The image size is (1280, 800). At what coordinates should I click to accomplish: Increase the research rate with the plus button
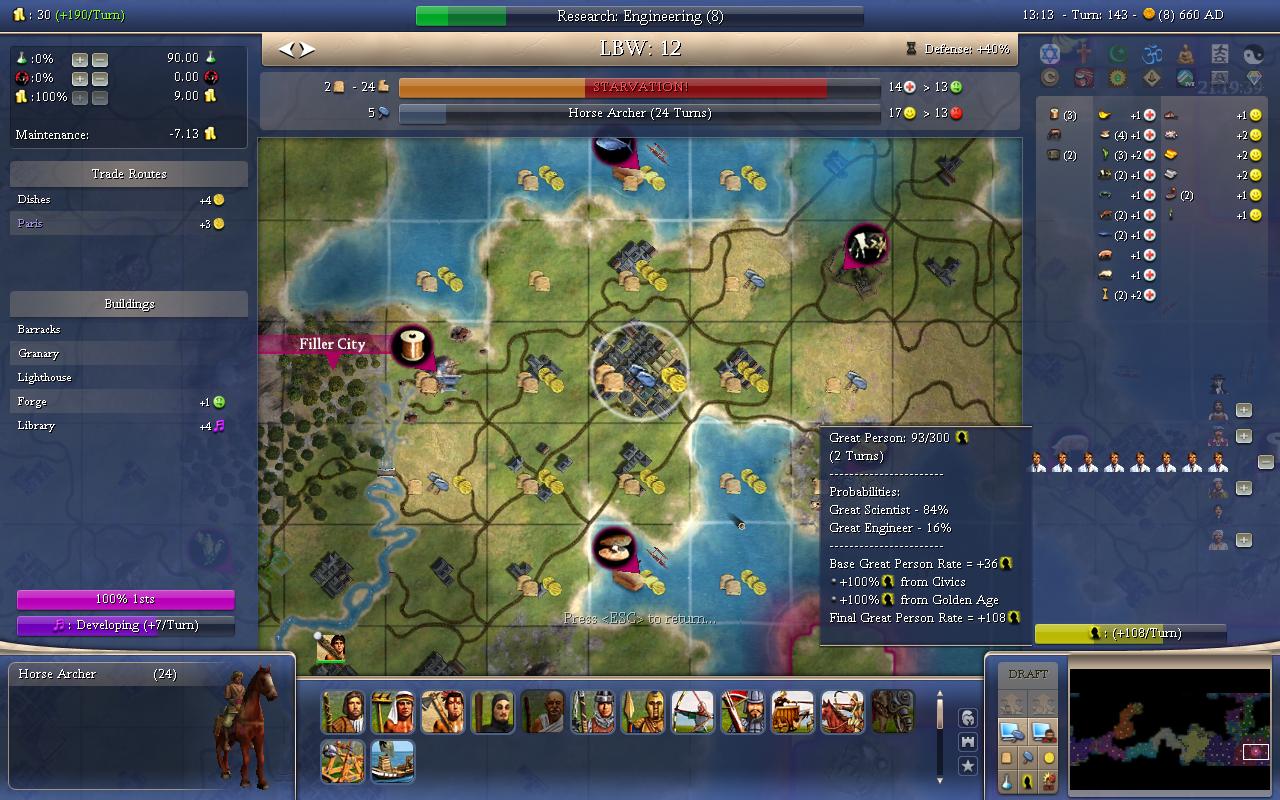(x=80, y=59)
